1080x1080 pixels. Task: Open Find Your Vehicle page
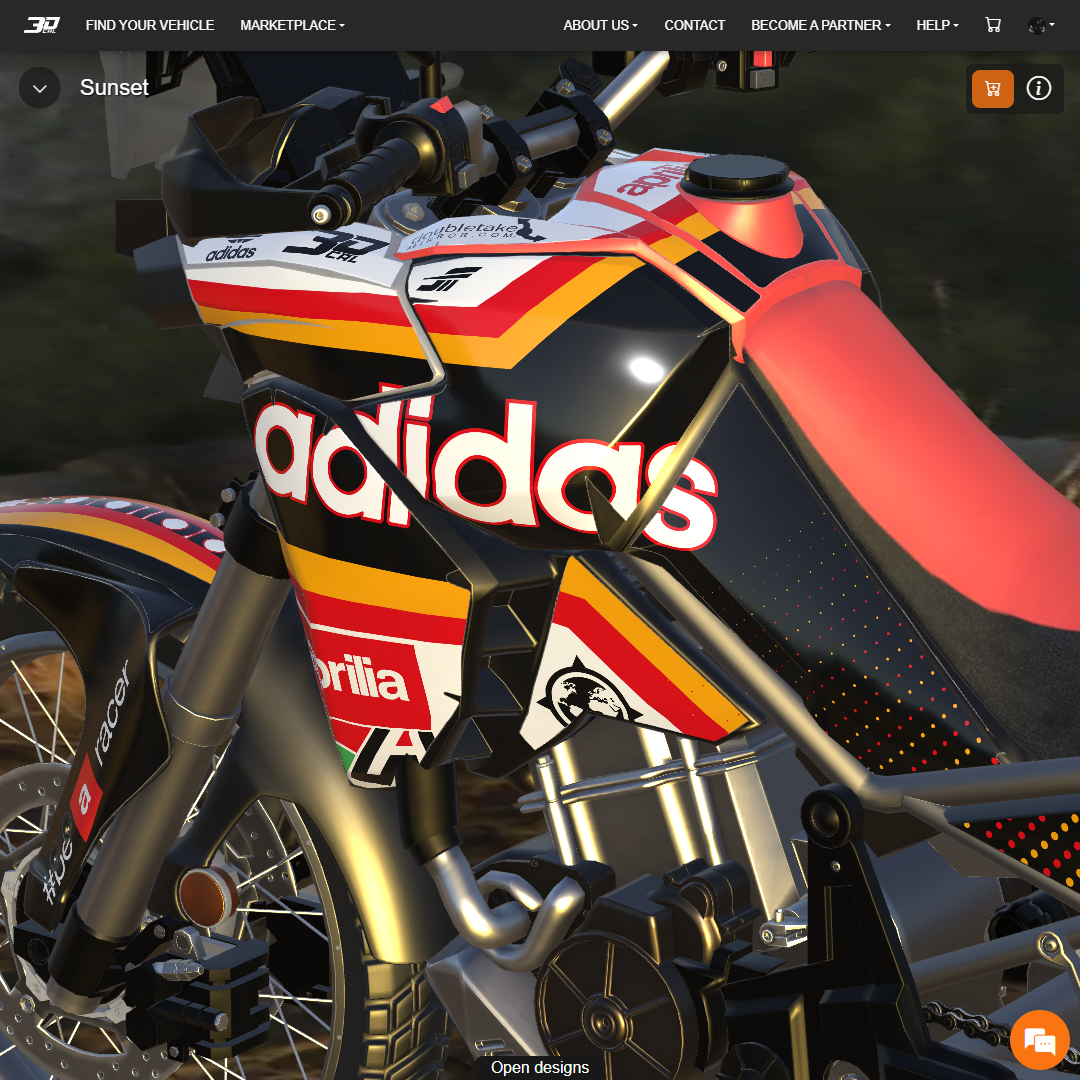pos(150,25)
